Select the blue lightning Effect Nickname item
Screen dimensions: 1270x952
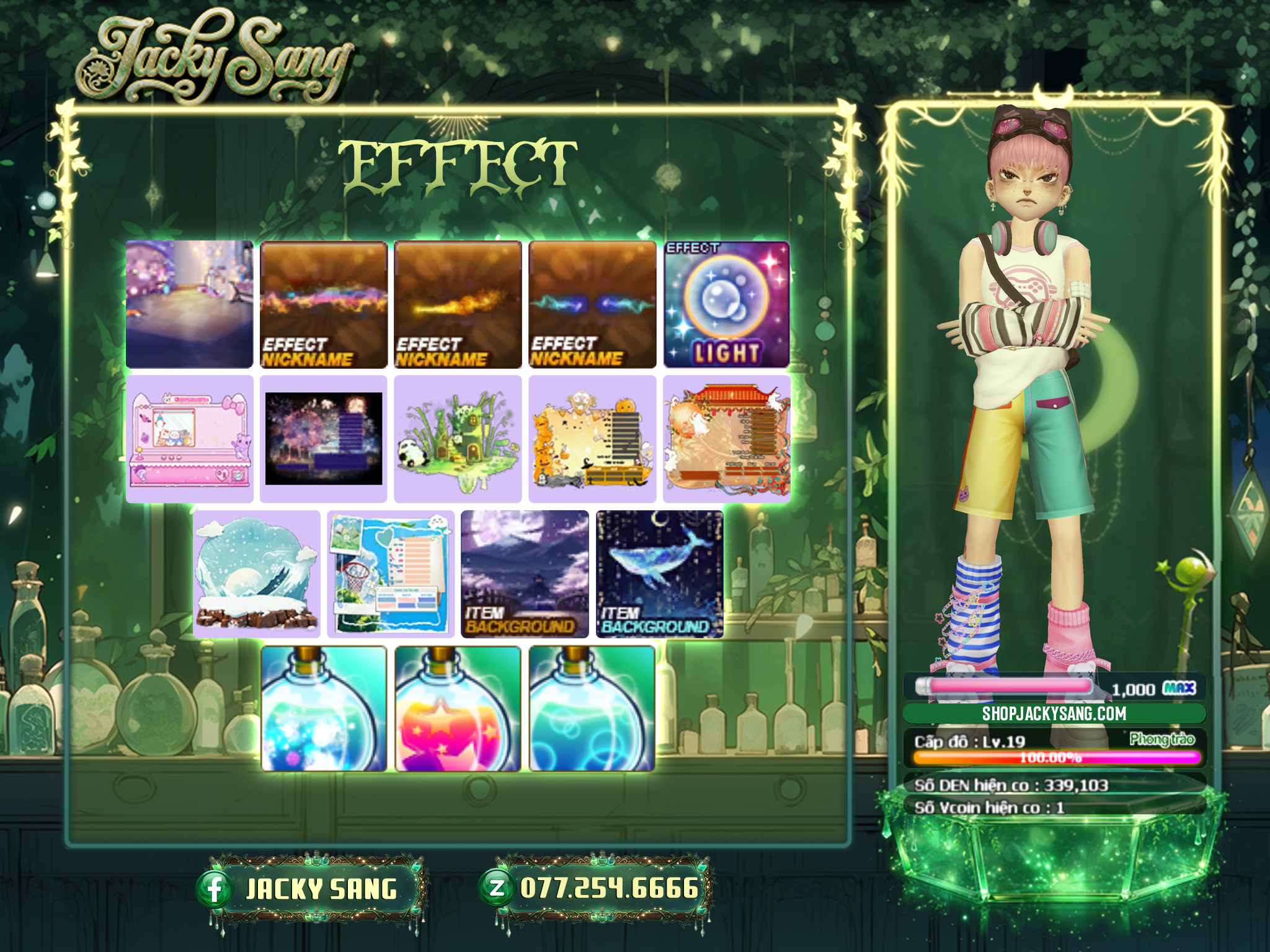pos(592,304)
